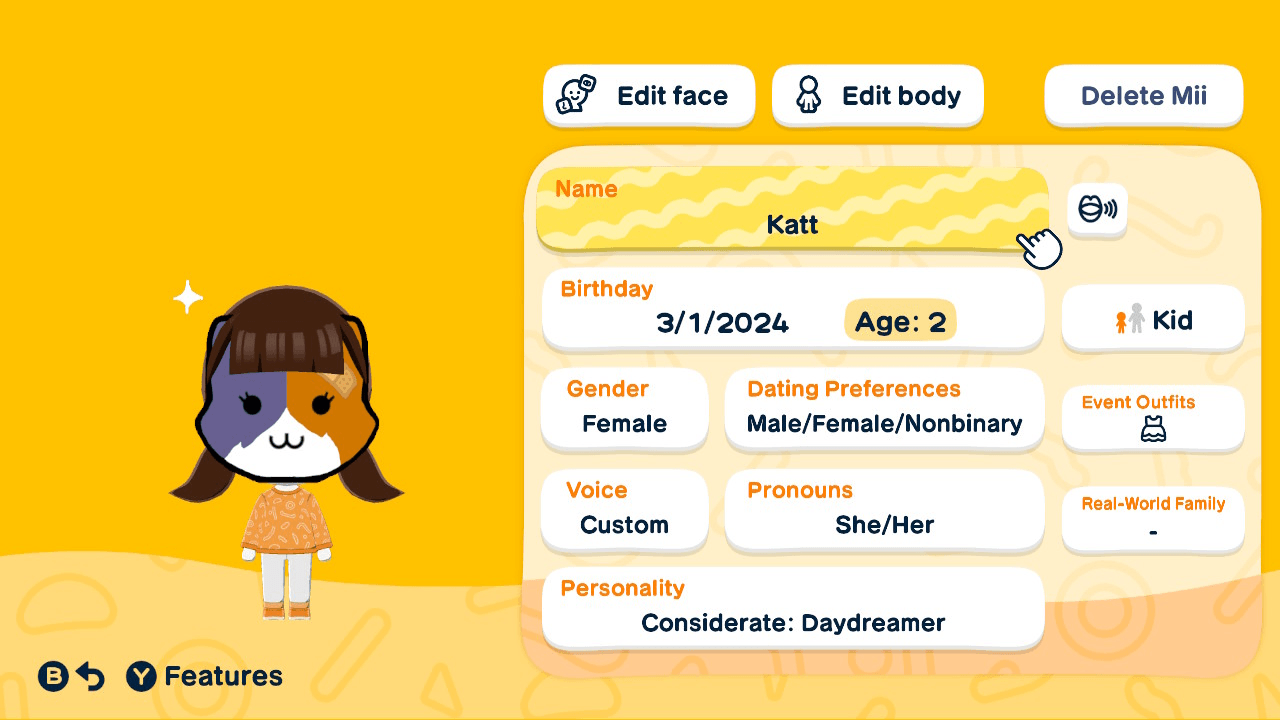View the Real-World Family entry
Image resolution: width=1280 pixels, height=720 pixels.
[x=1152, y=518]
